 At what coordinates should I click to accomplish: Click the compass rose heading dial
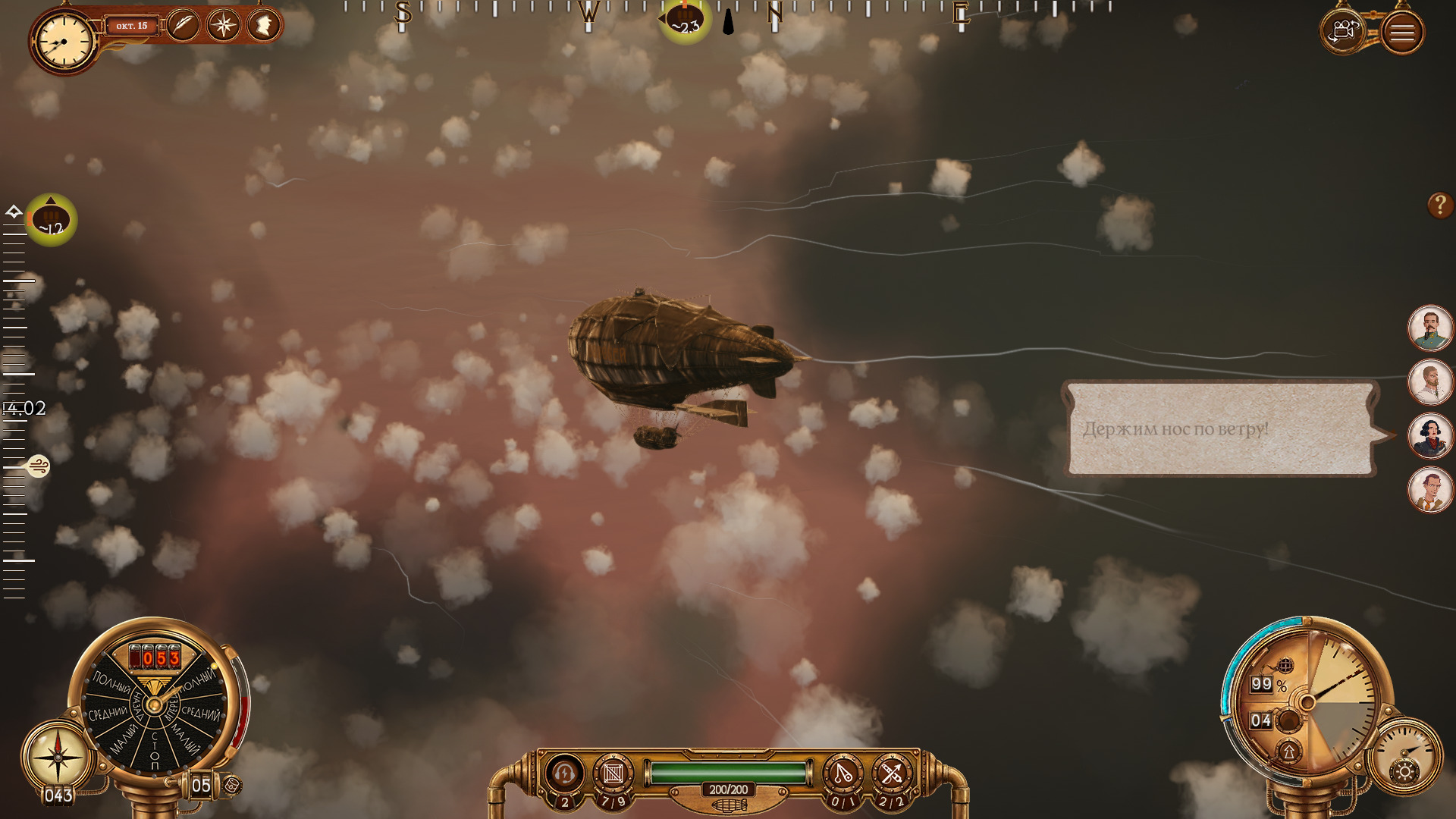[x=58, y=756]
